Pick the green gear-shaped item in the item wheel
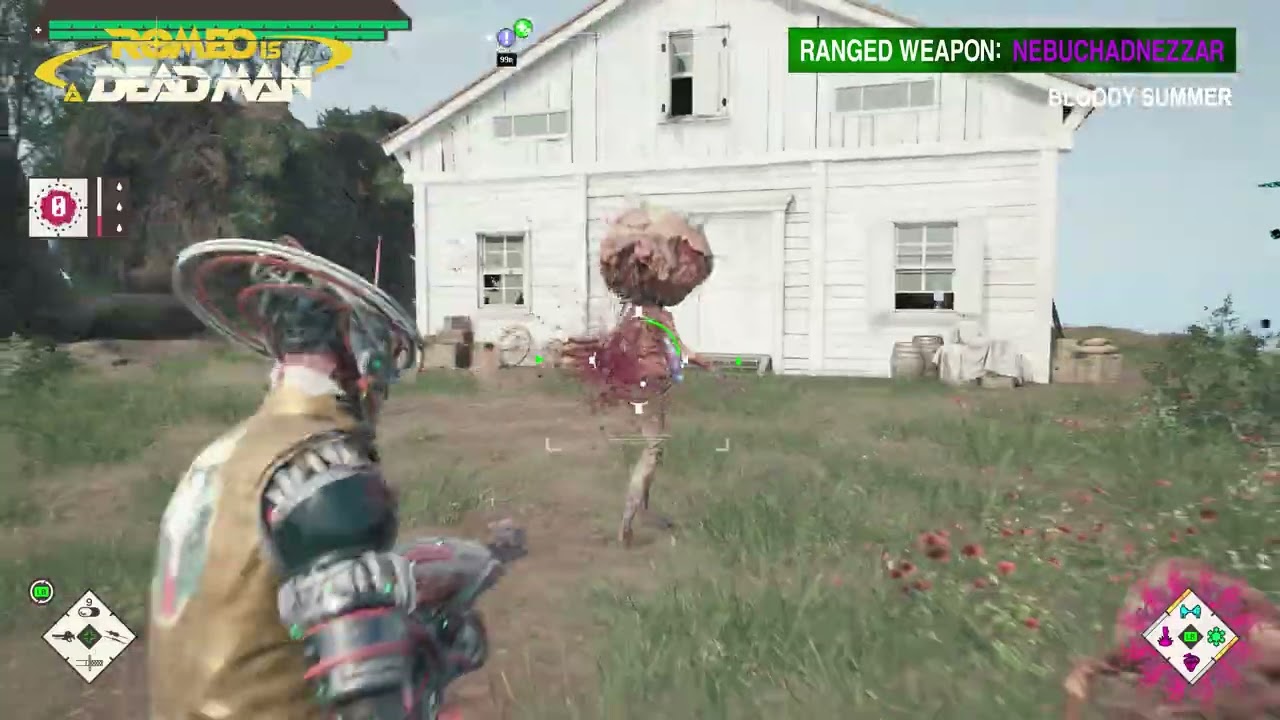Screen dimensions: 1280x720 pyautogui.click(x=1216, y=636)
